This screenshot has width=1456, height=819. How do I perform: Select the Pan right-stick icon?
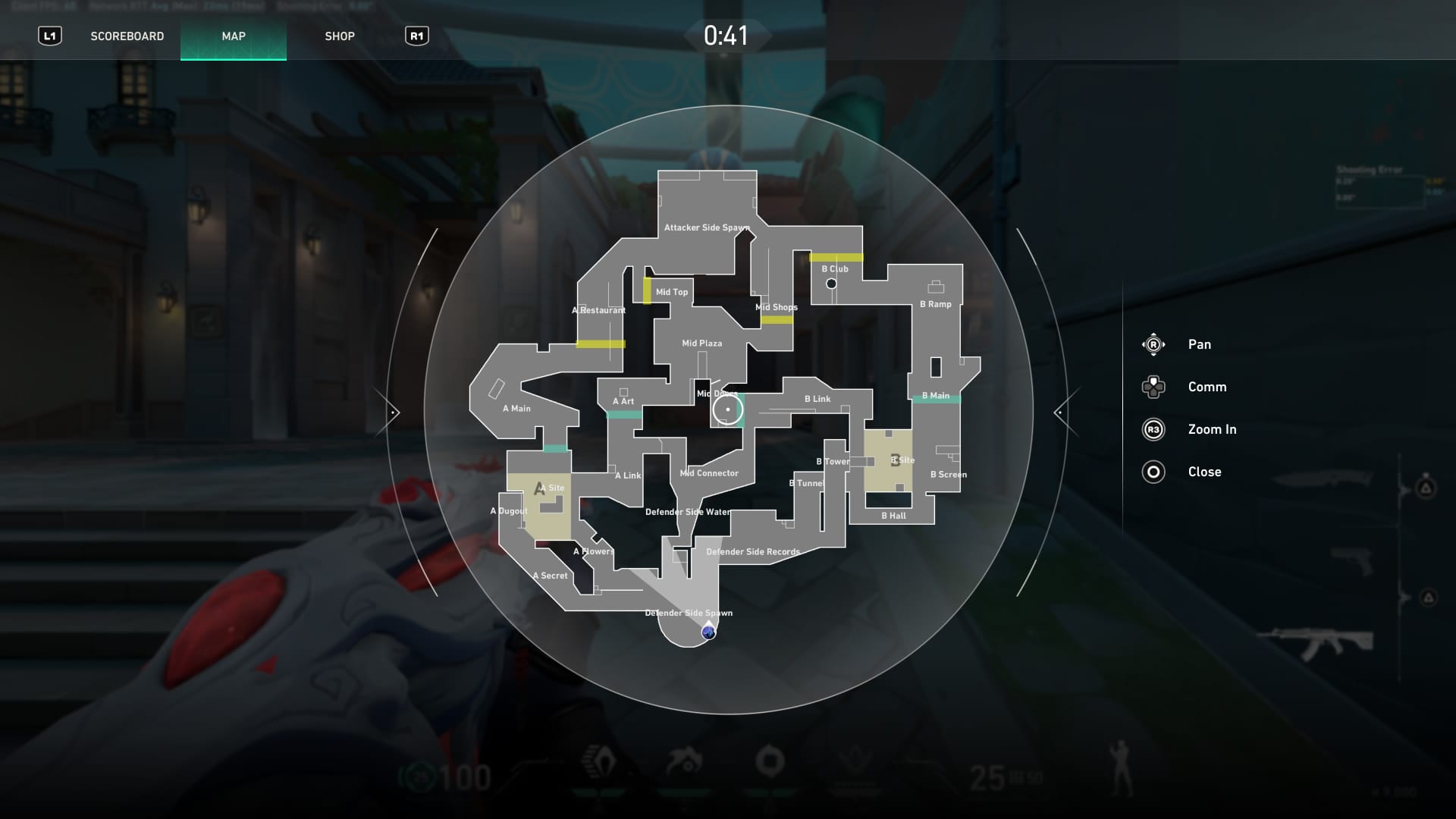(x=1153, y=344)
